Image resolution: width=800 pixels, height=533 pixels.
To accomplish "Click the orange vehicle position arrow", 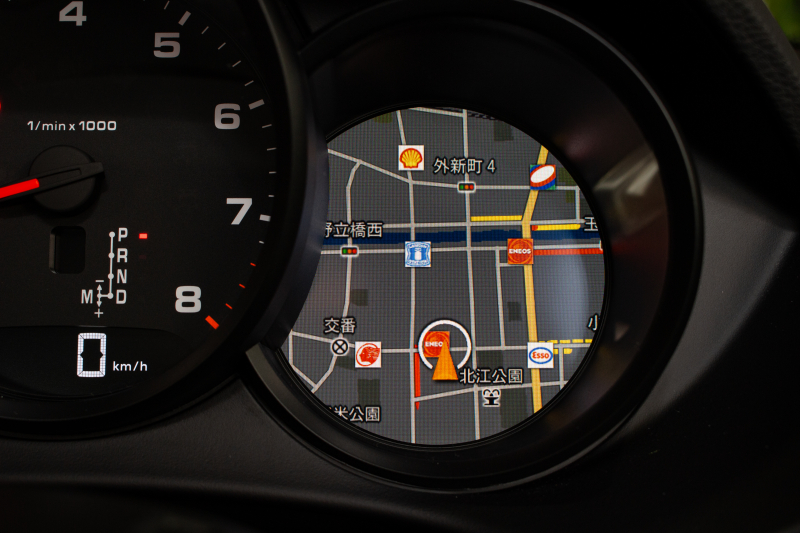I will coord(445,362).
